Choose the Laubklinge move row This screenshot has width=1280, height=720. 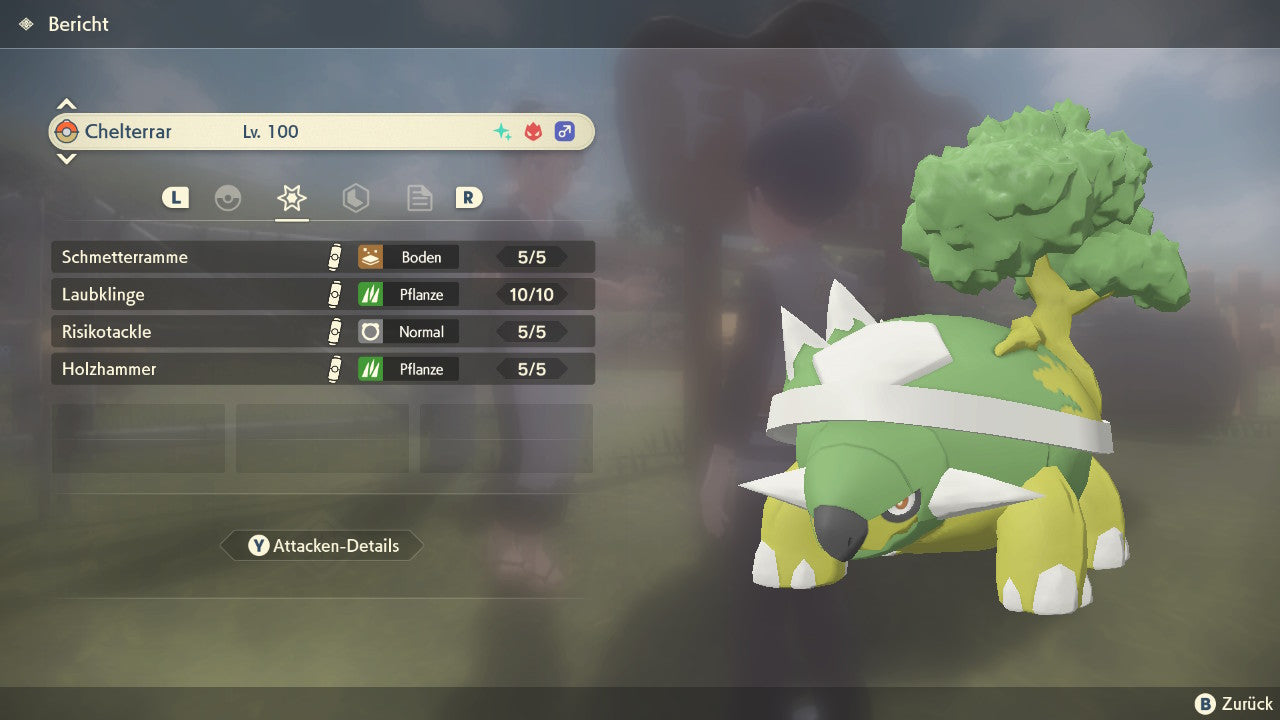pos(322,295)
